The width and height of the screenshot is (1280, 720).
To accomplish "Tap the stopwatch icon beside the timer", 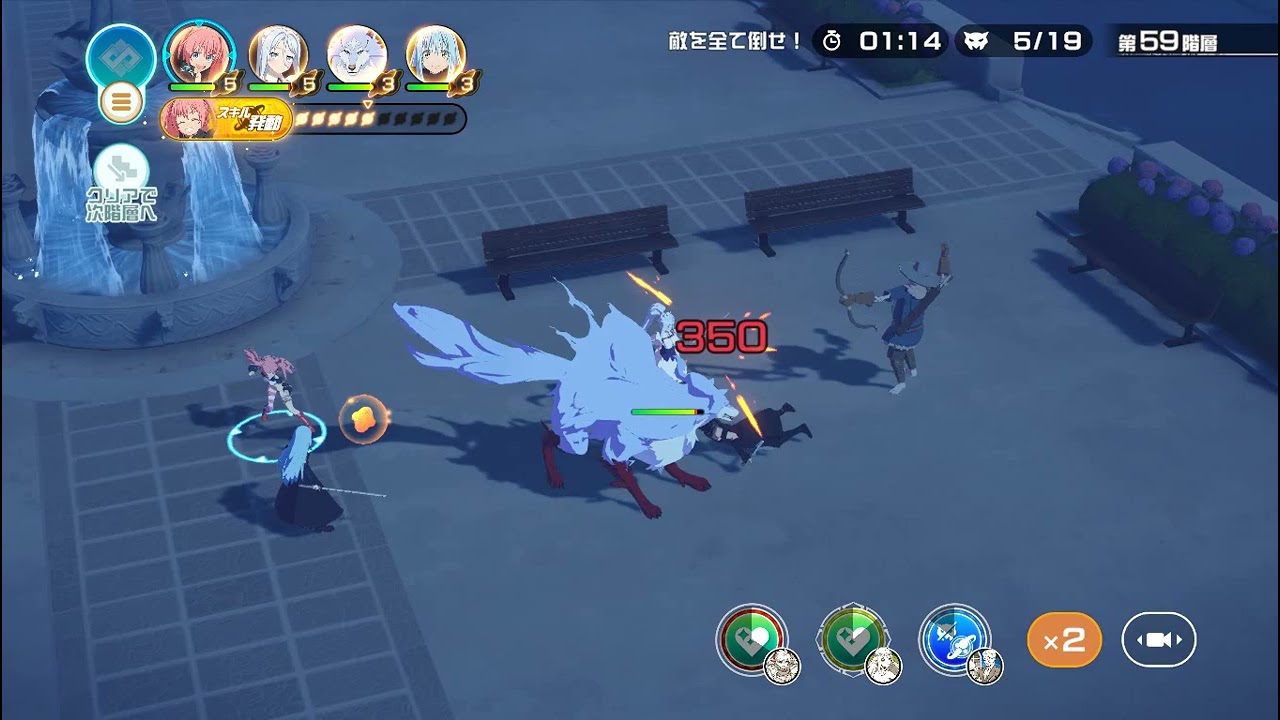I will tap(830, 41).
